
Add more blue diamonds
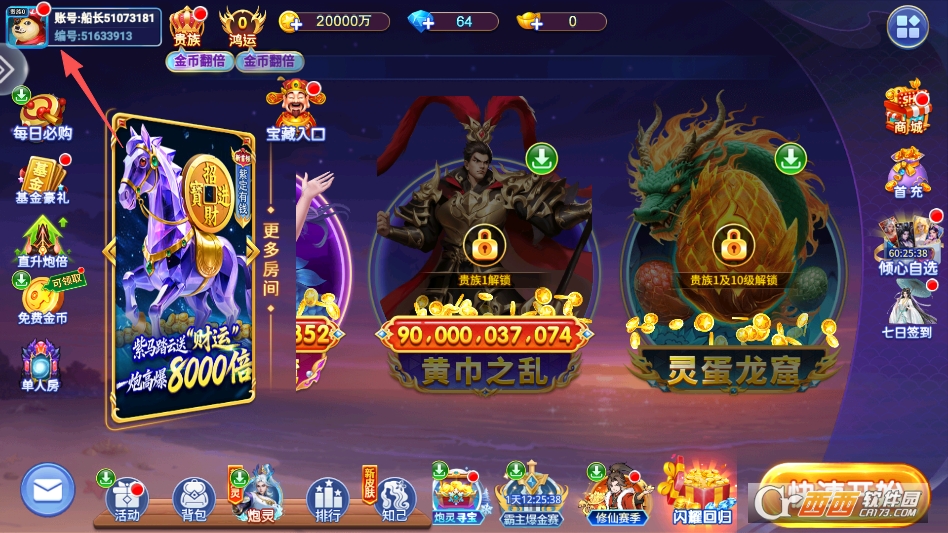click(x=422, y=21)
